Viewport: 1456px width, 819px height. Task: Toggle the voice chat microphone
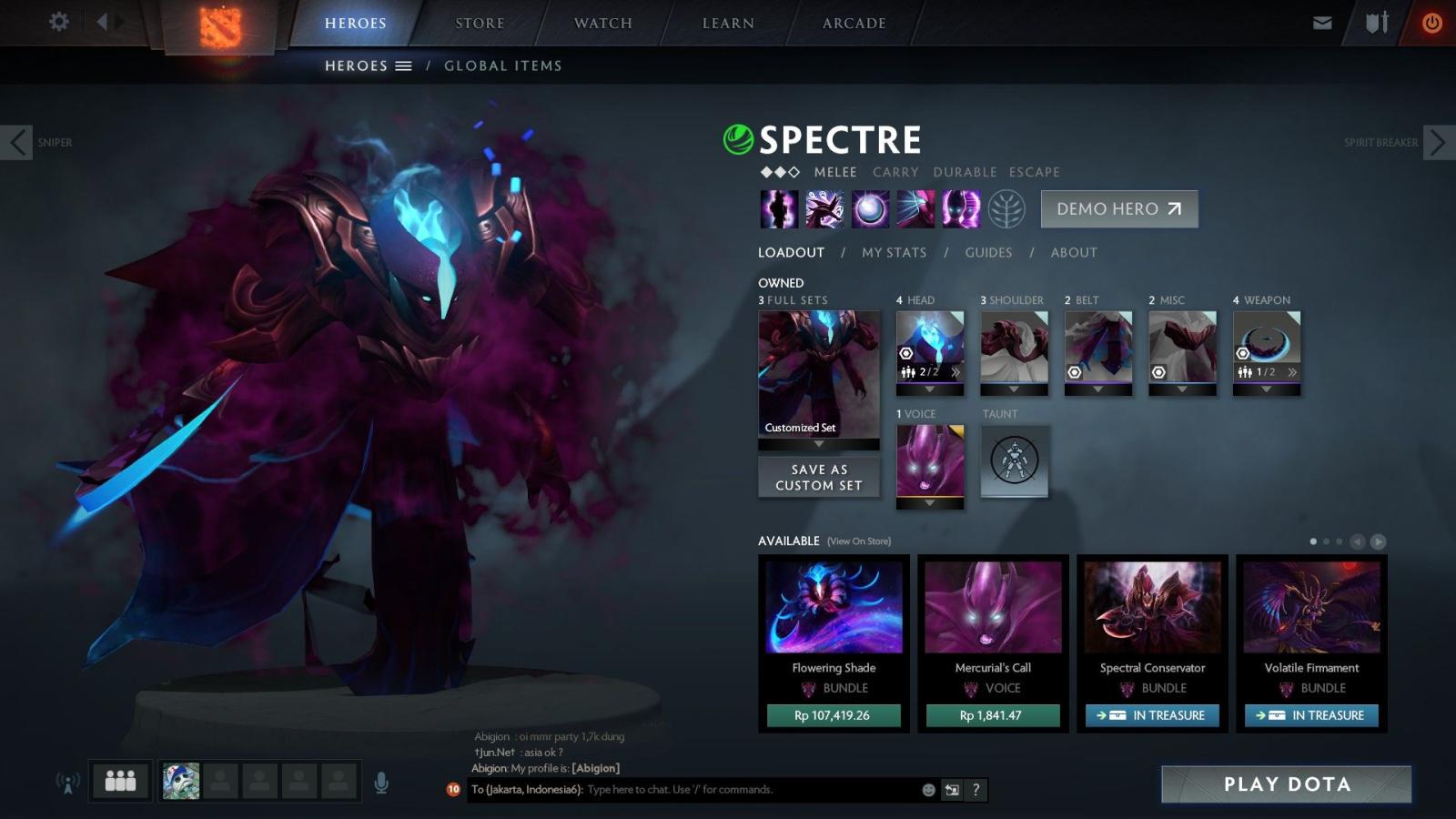(381, 781)
